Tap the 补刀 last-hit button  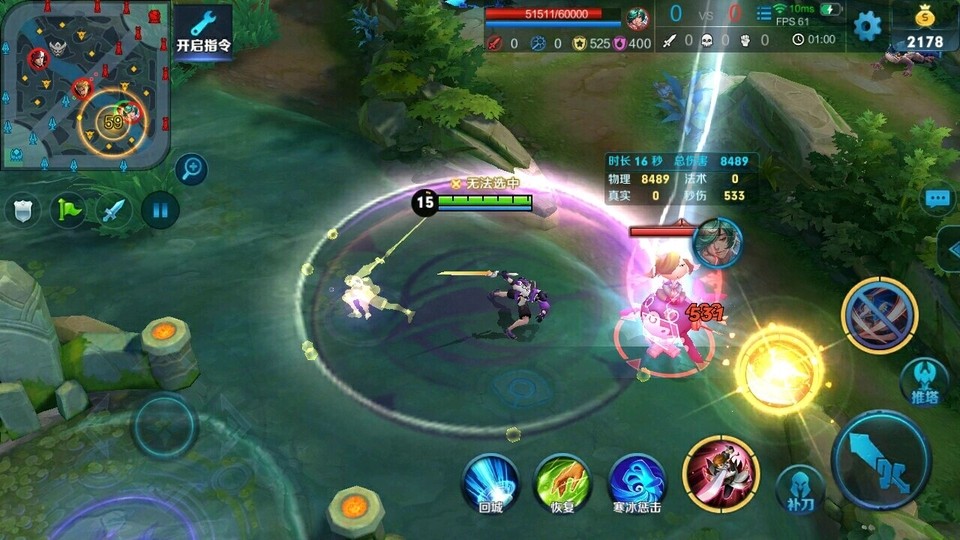click(800, 487)
